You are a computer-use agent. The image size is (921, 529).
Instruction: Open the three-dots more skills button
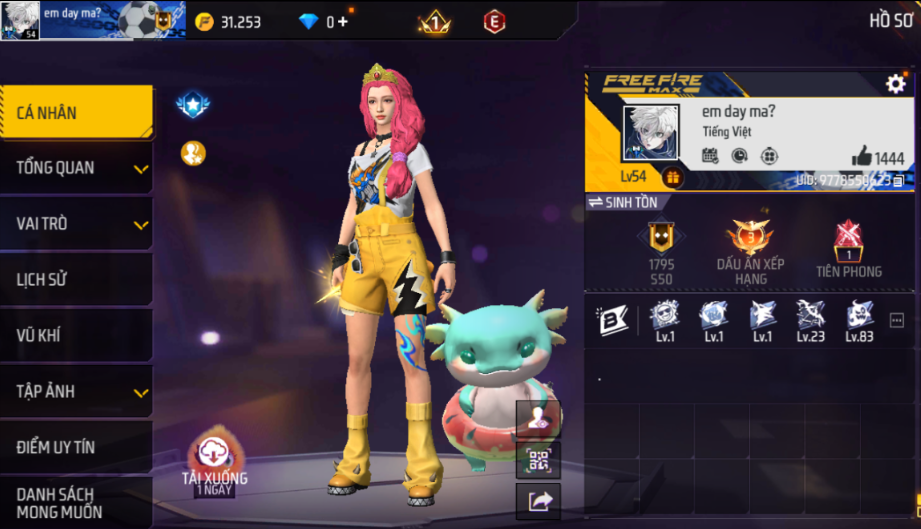[x=896, y=321]
